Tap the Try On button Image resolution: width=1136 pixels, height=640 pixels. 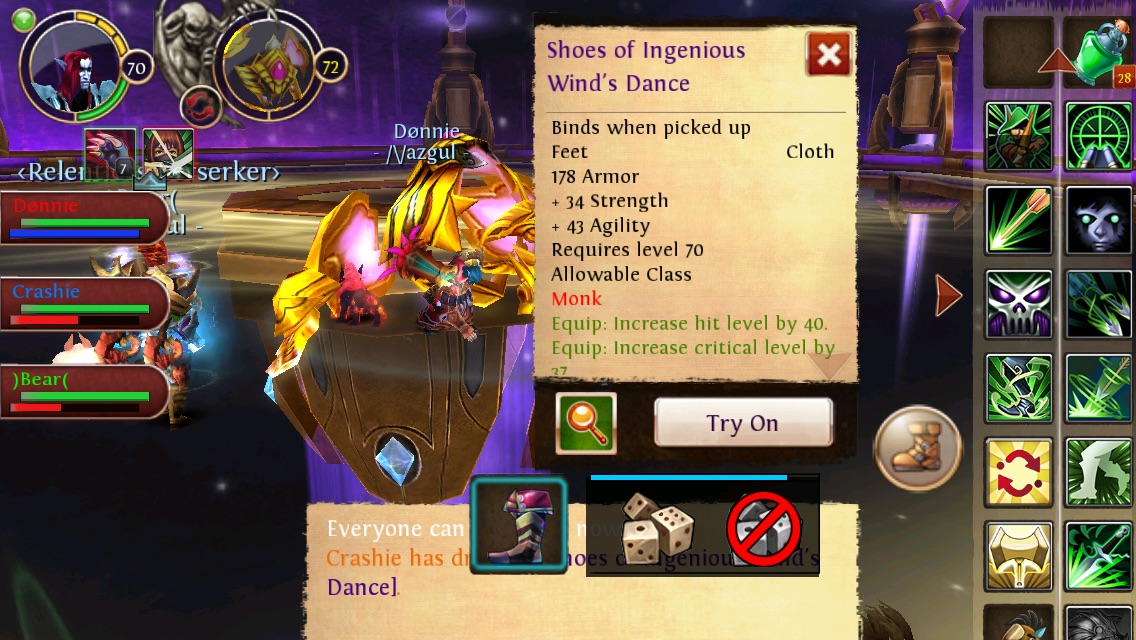pyautogui.click(x=743, y=423)
